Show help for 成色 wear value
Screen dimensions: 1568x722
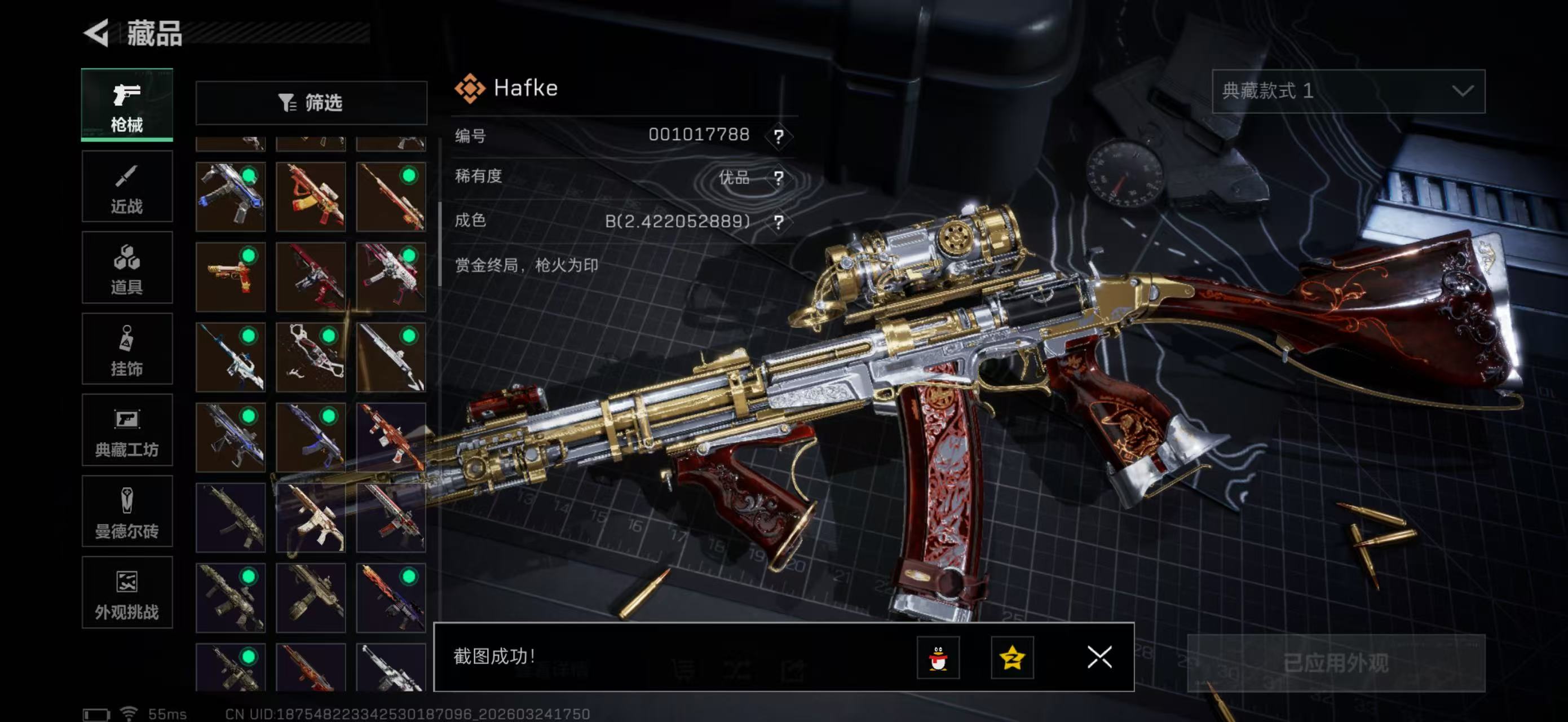(x=779, y=222)
